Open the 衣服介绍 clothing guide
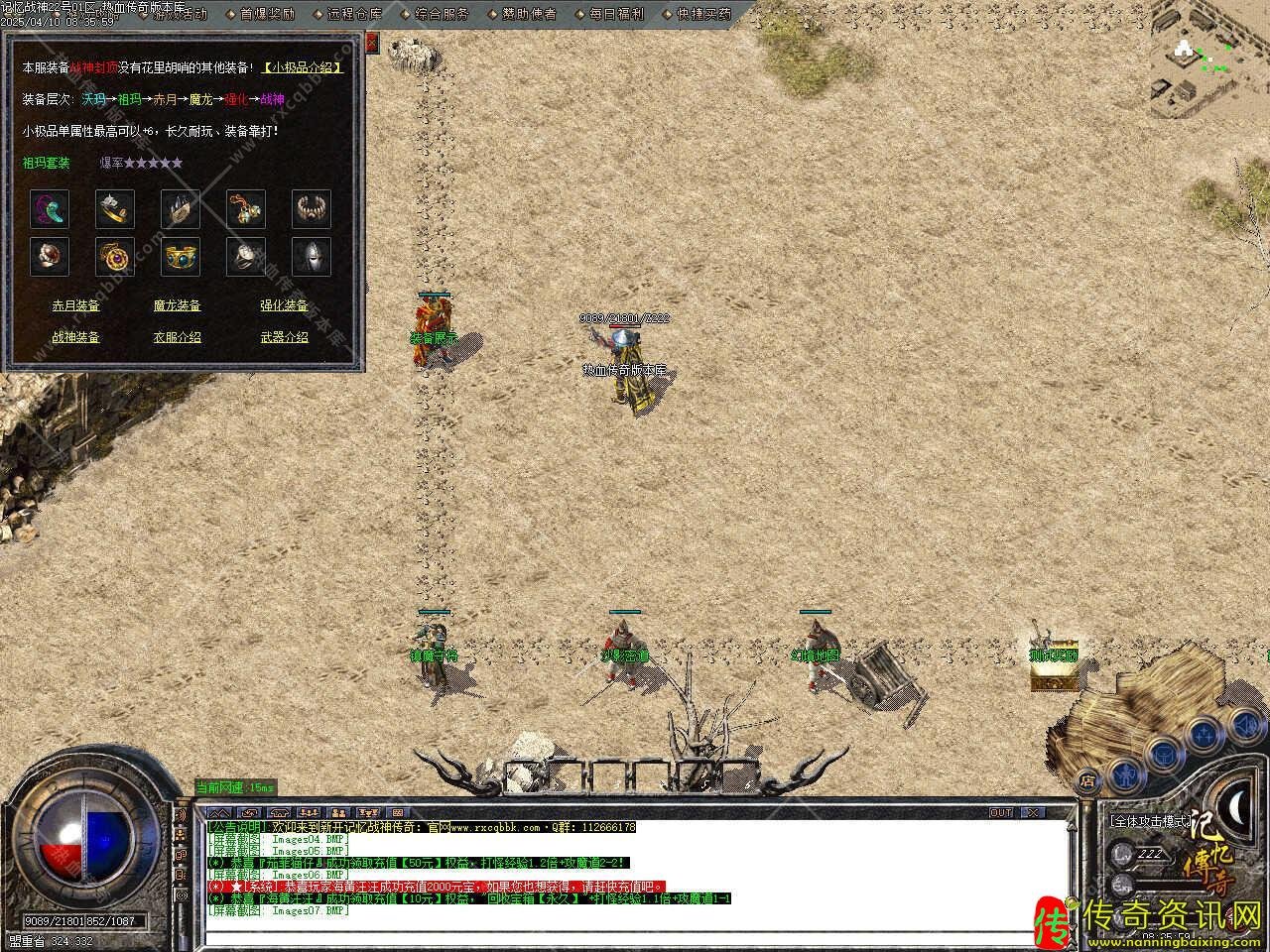1270x952 pixels. [178, 337]
